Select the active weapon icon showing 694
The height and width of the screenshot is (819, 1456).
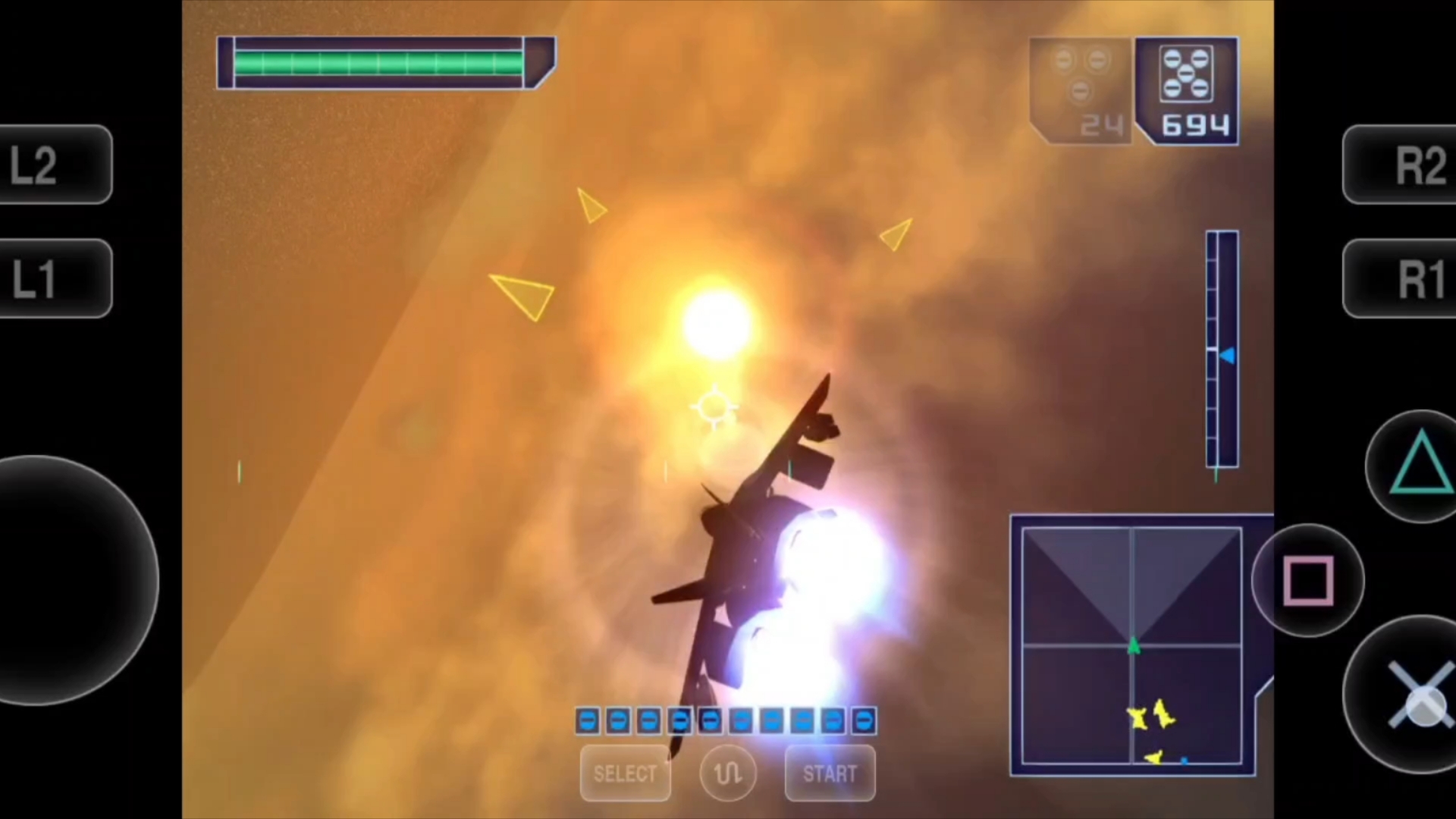[x=1188, y=90]
